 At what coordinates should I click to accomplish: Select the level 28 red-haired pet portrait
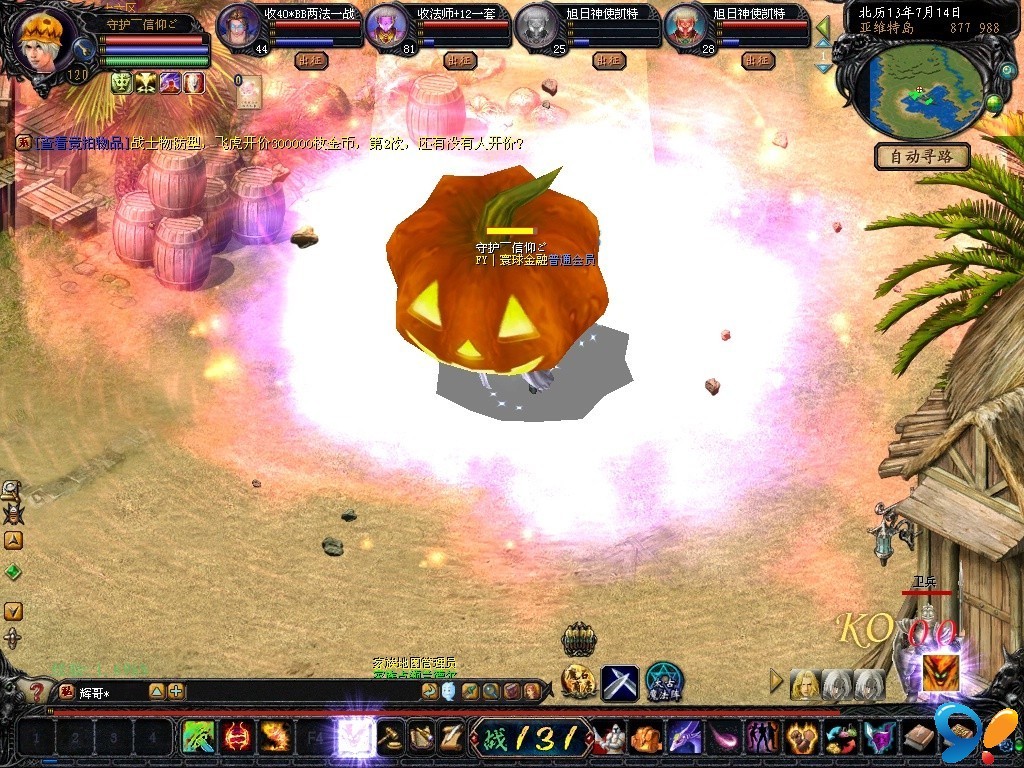pyautogui.click(x=686, y=27)
